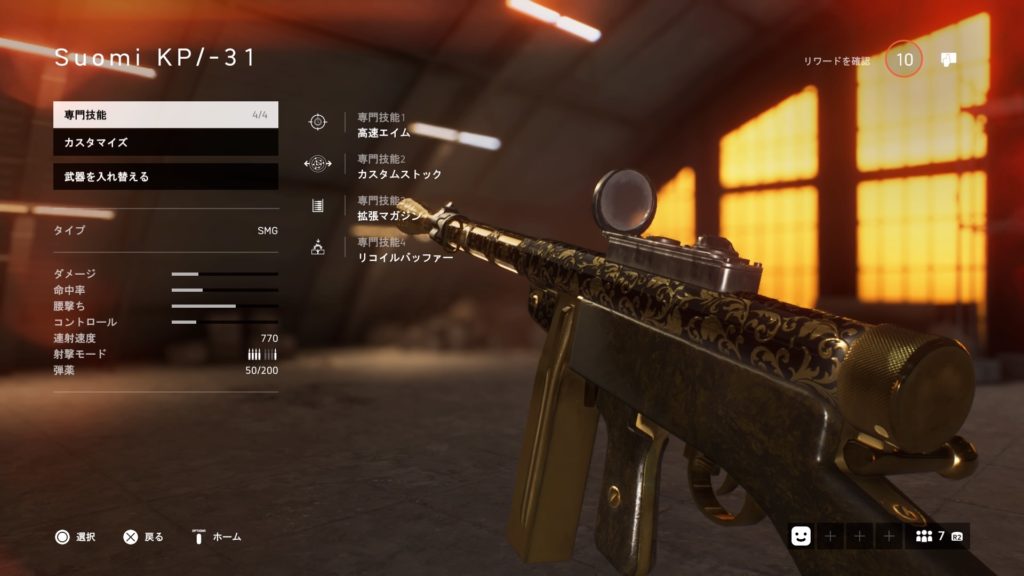The width and height of the screenshot is (1024, 576).
Task: Pick the リコイルバッファー specialization
Action: click(x=404, y=257)
